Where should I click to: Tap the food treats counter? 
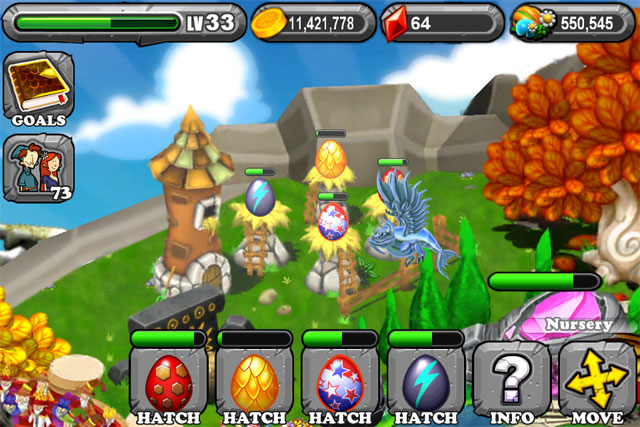(x=571, y=22)
